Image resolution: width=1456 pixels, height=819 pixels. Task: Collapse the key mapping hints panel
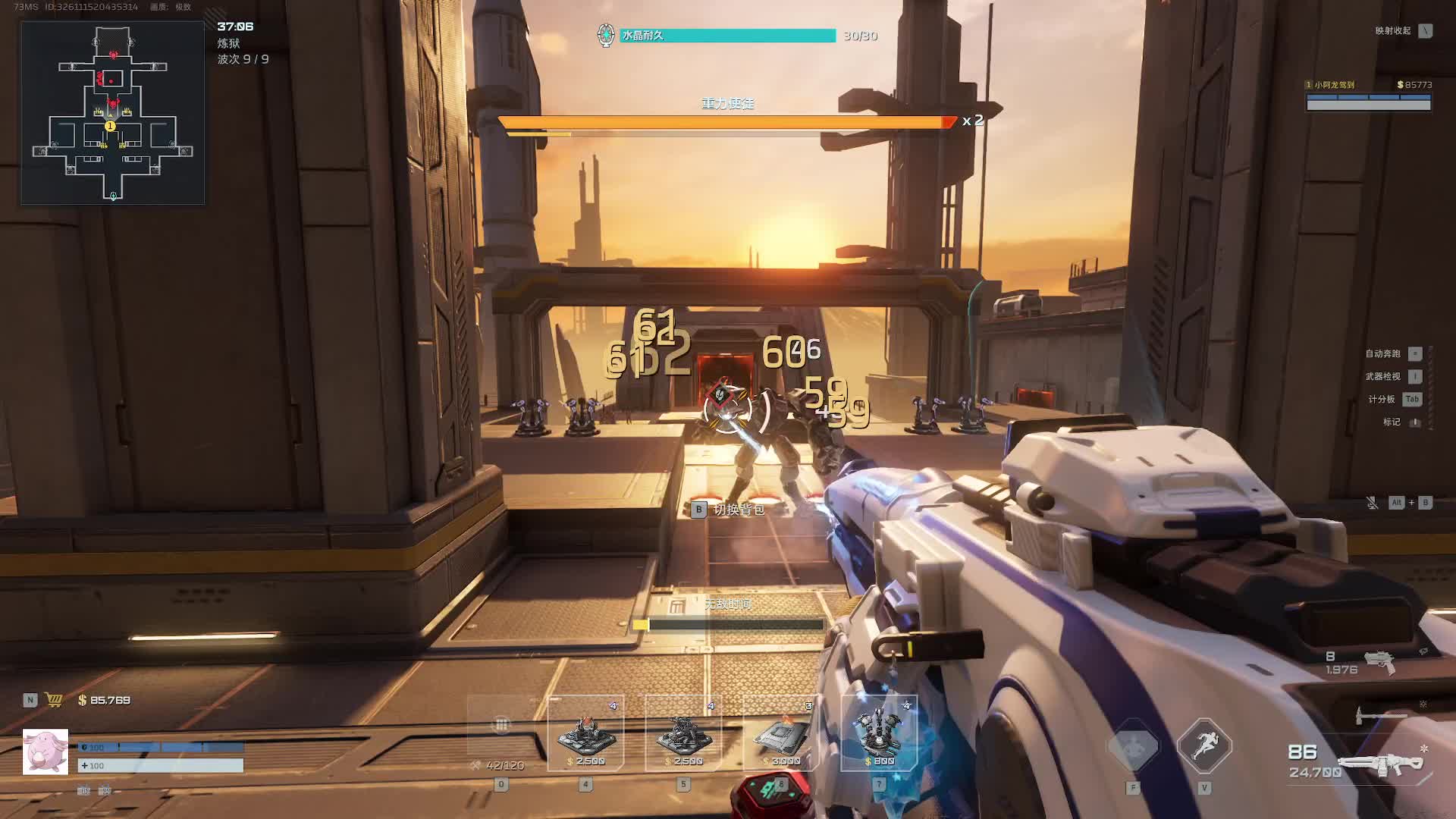point(1426,31)
